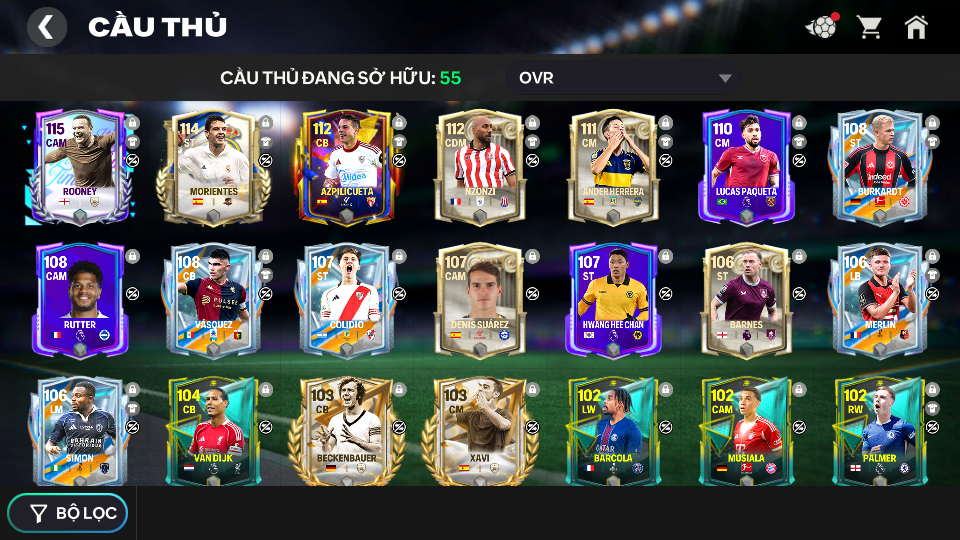Open the OVR sort dropdown
The width and height of the screenshot is (960, 540).
coord(626,78)
